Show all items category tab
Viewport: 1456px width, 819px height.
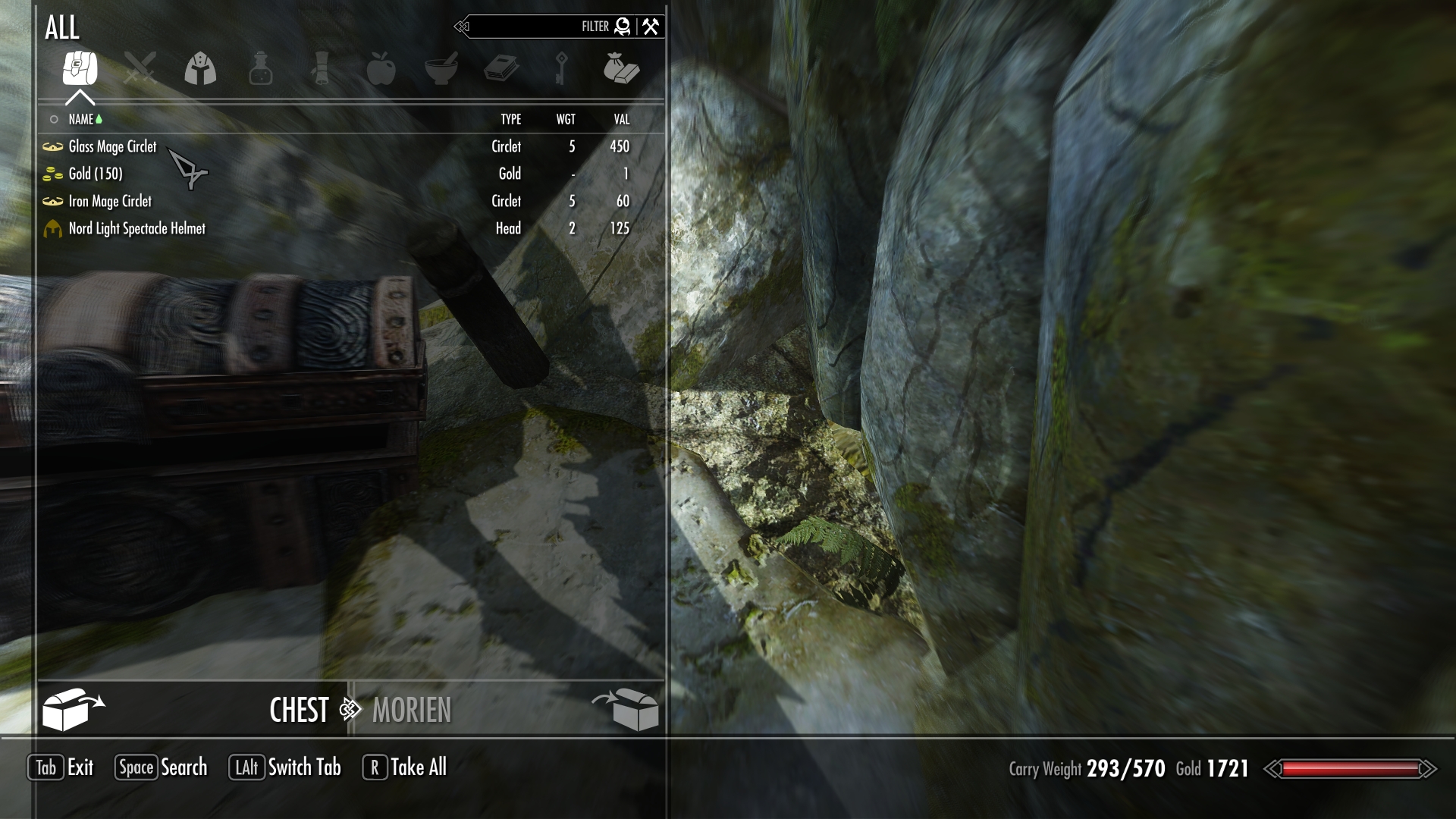pyautogui.click(x=80, y=69)
